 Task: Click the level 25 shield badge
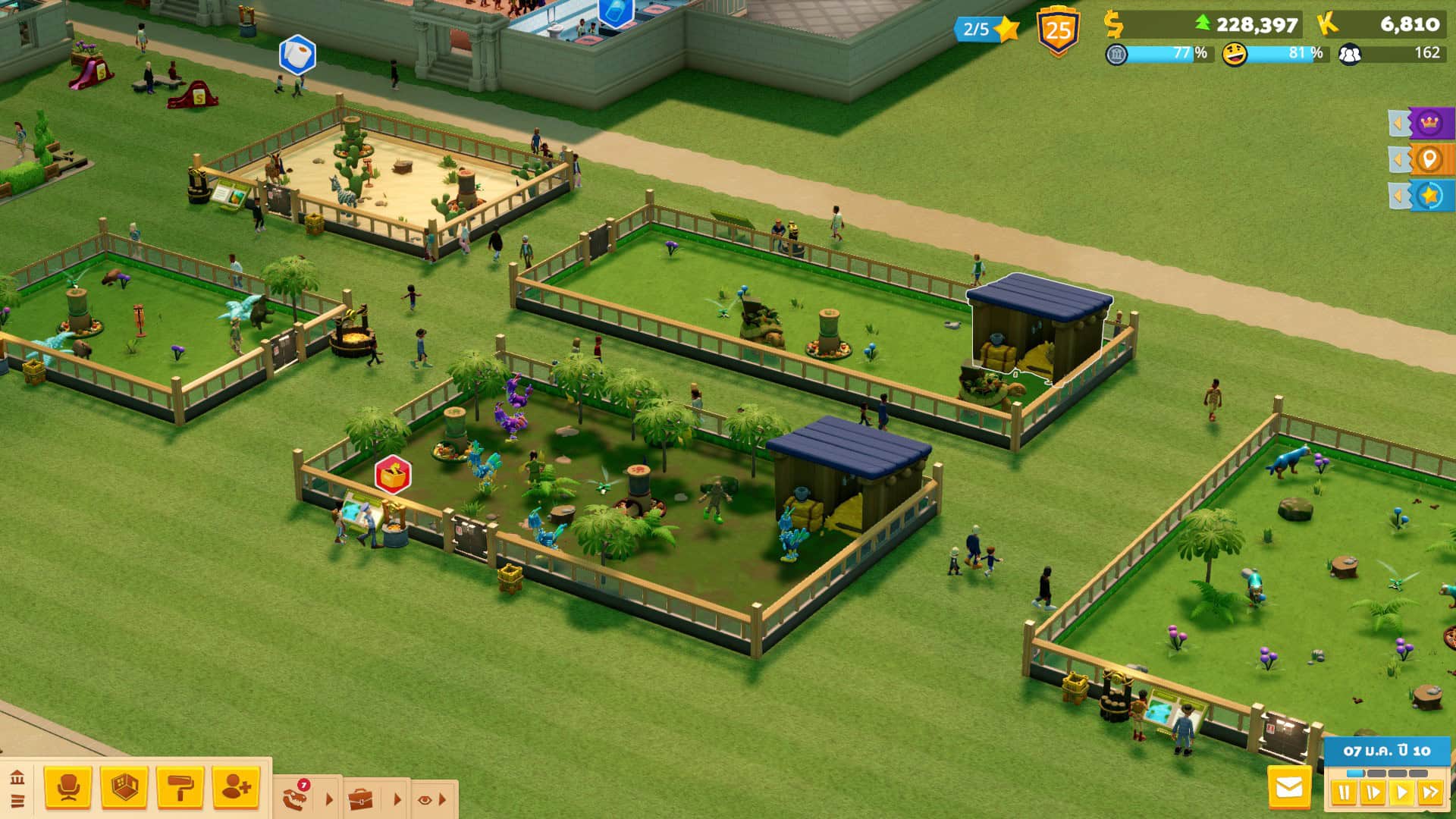1058,32
